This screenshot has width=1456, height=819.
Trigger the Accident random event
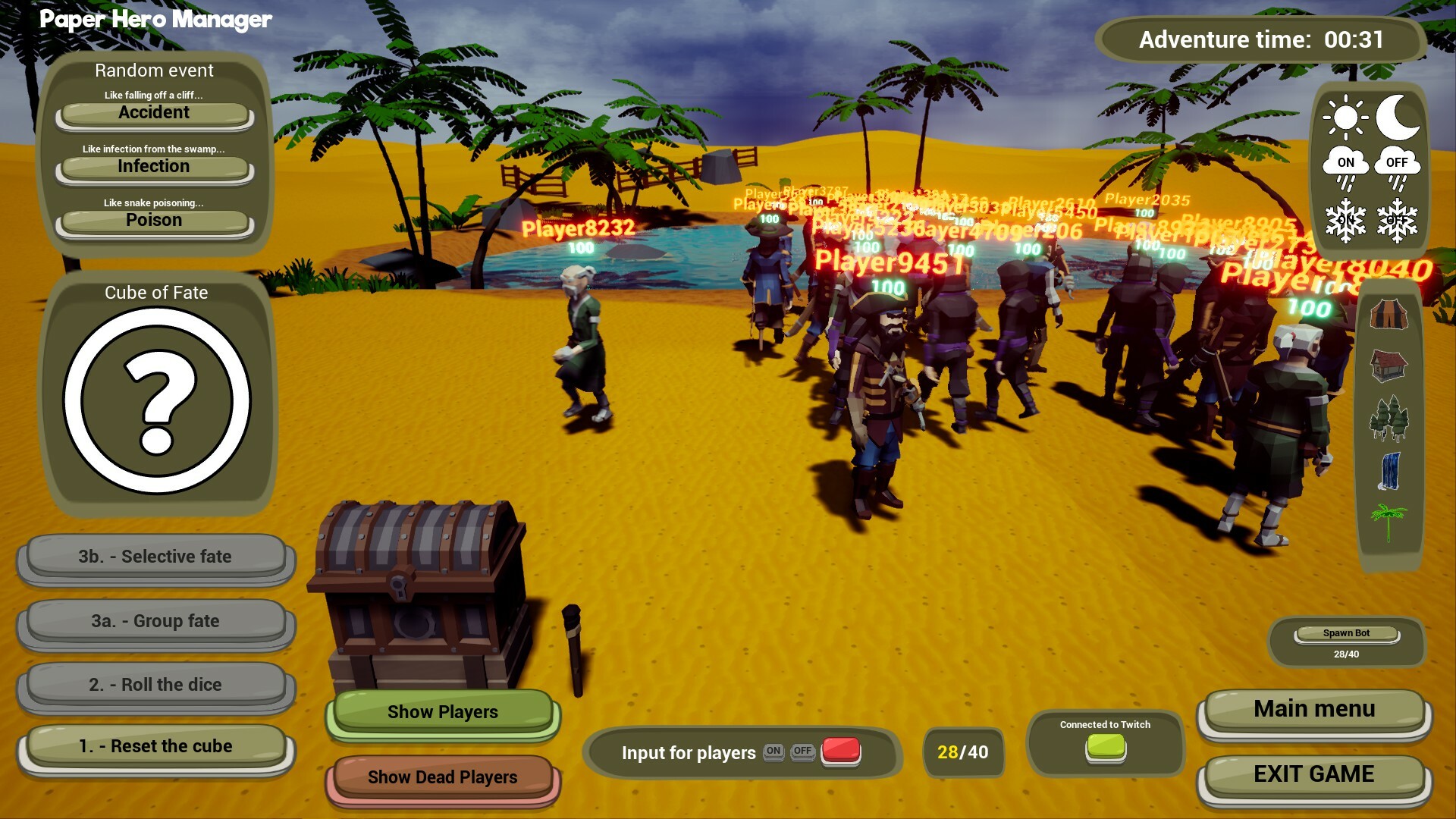click(x=154, y=112)
